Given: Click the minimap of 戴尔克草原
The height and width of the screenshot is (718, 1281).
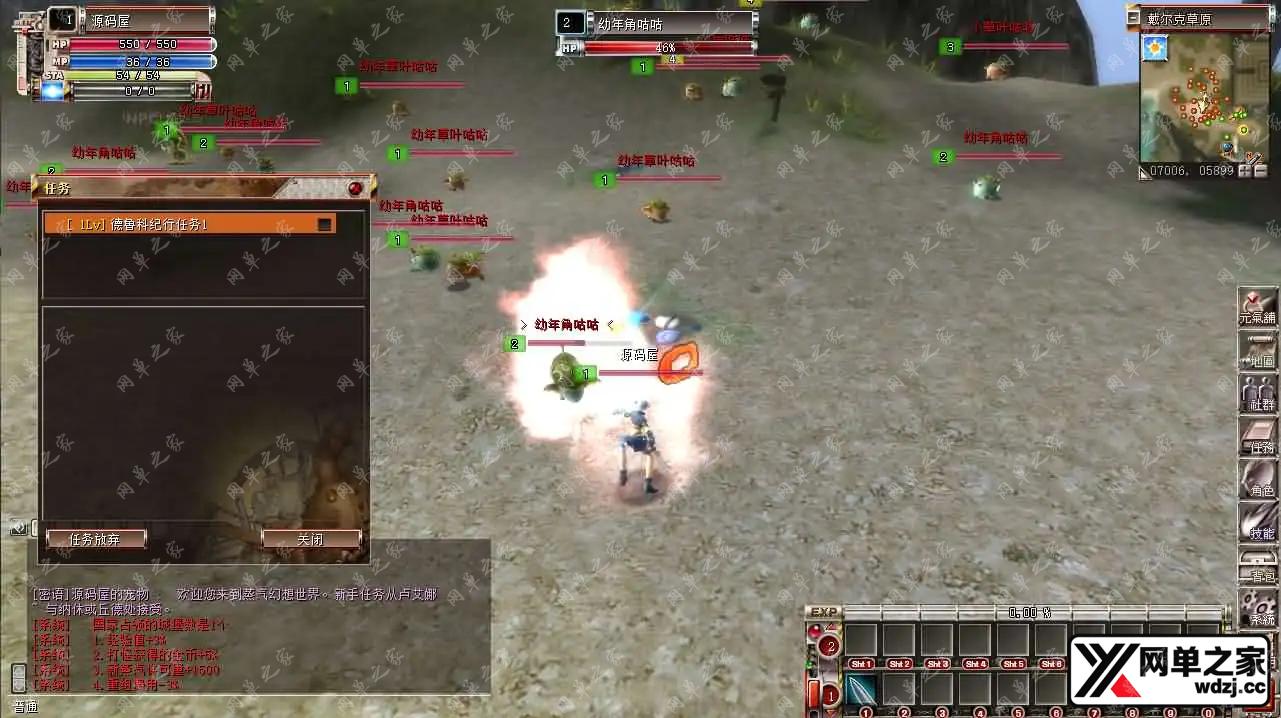Looking at the screenshot, I should click(x=1204, y=98).
